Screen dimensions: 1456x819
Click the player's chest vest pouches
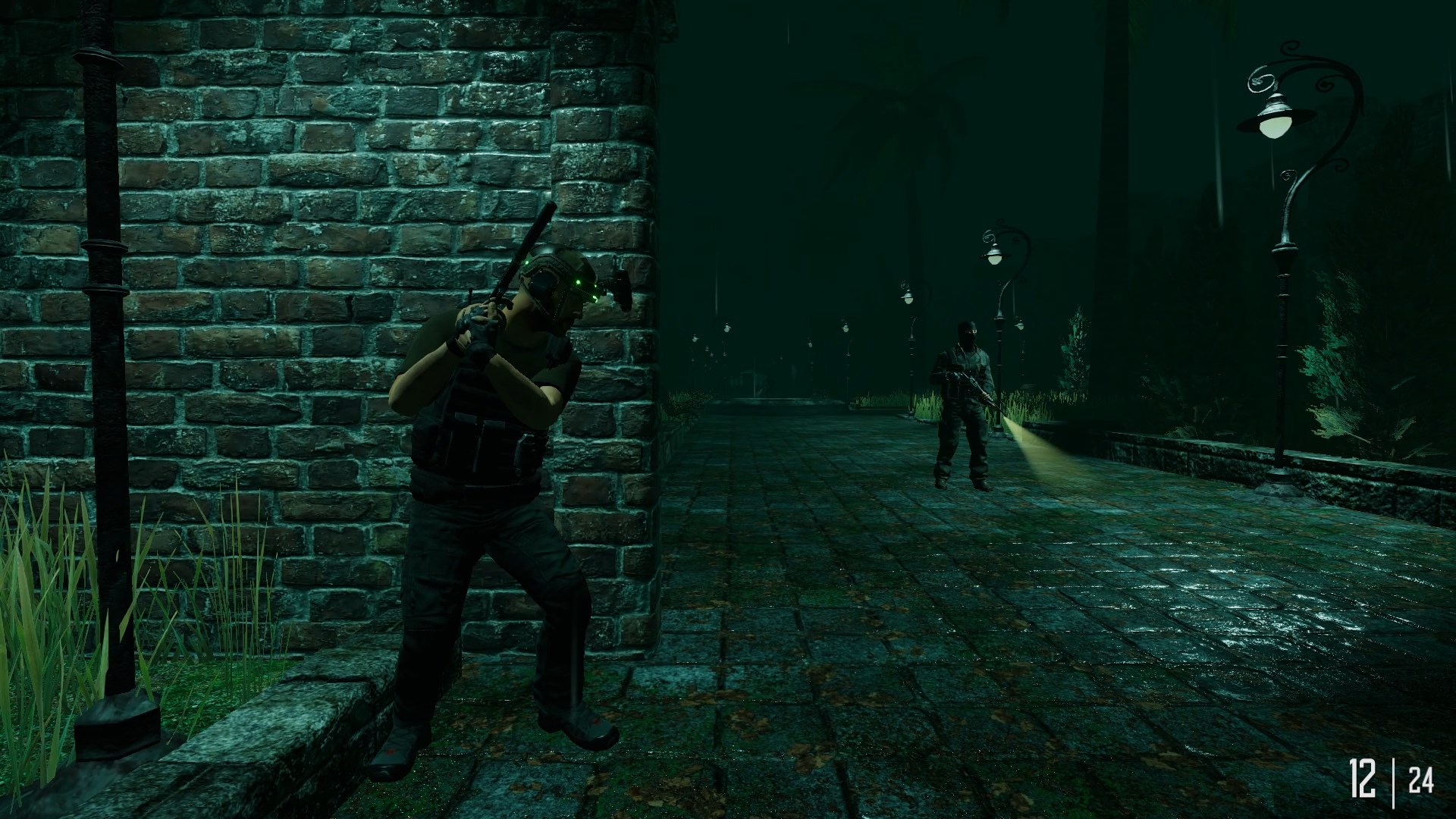[474, 440]
